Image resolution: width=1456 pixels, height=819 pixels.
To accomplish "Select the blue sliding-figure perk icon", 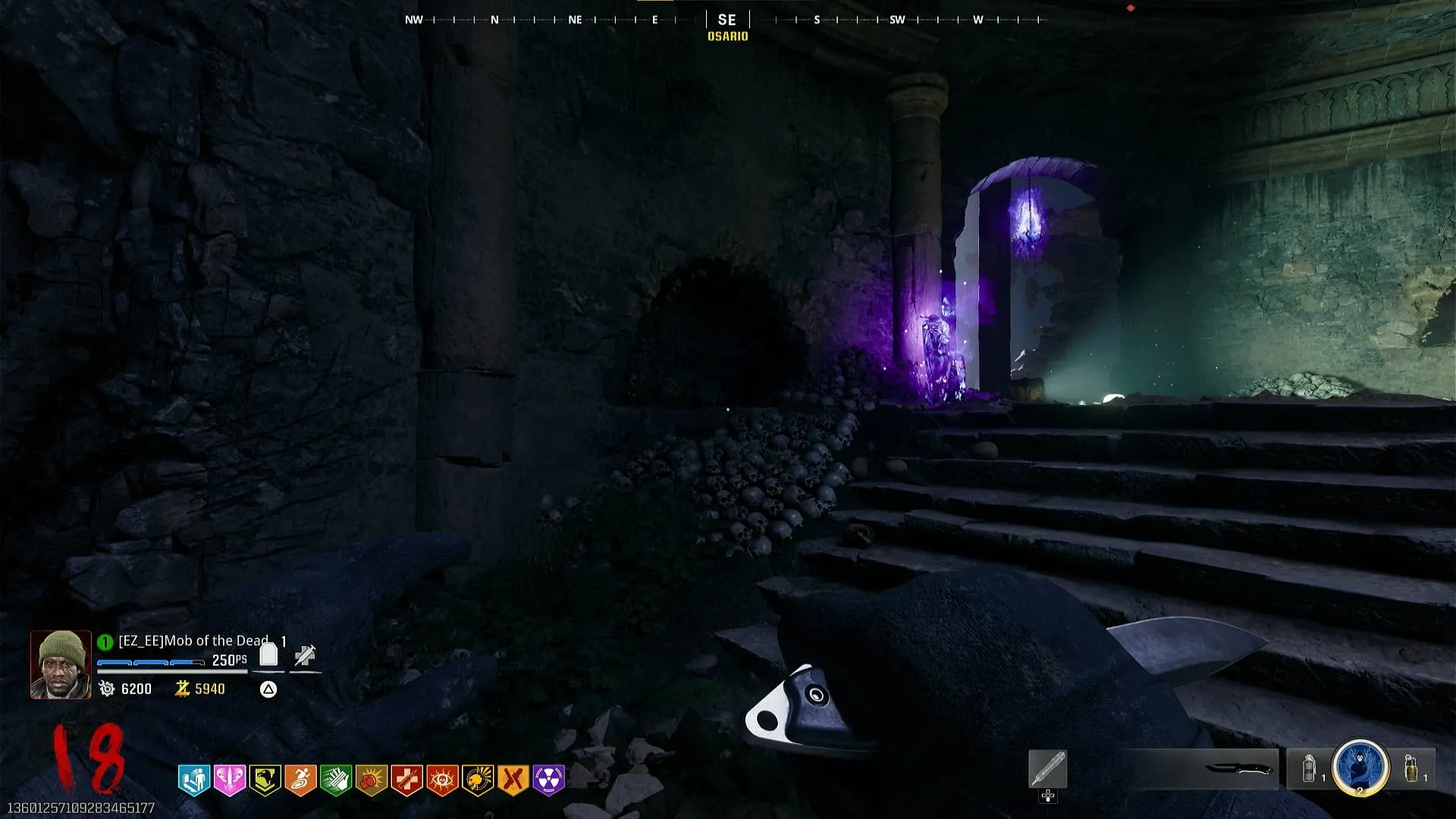I will click(193, 780).
